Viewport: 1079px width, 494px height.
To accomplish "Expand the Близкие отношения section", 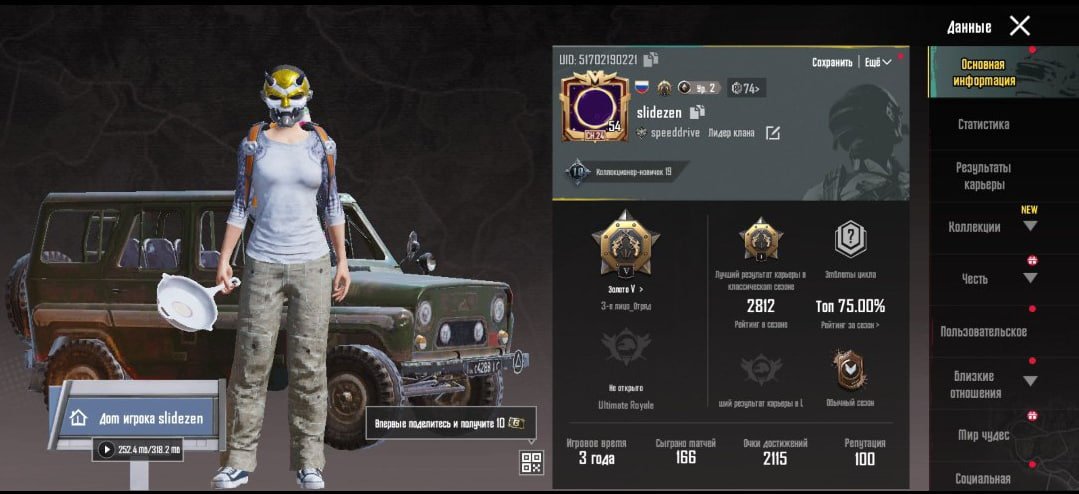I will tap(975, 384).
